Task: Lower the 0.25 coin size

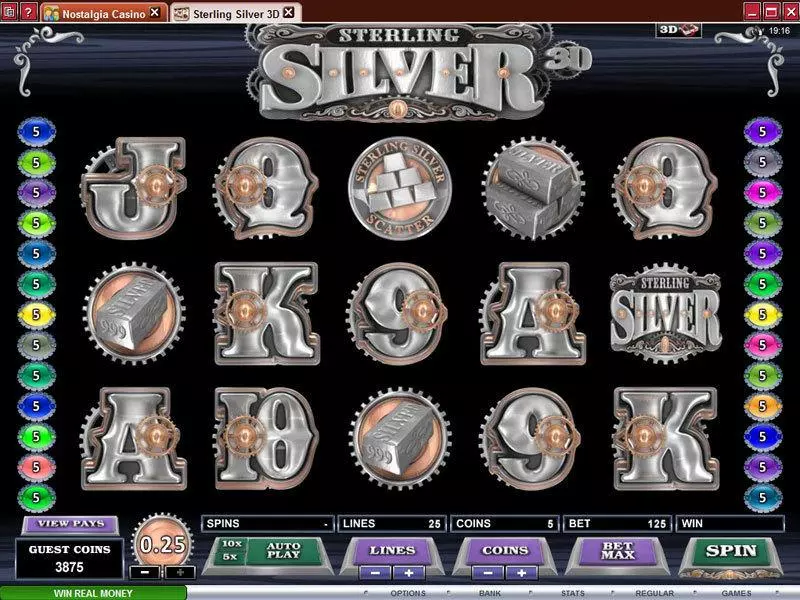Action: 146,573
